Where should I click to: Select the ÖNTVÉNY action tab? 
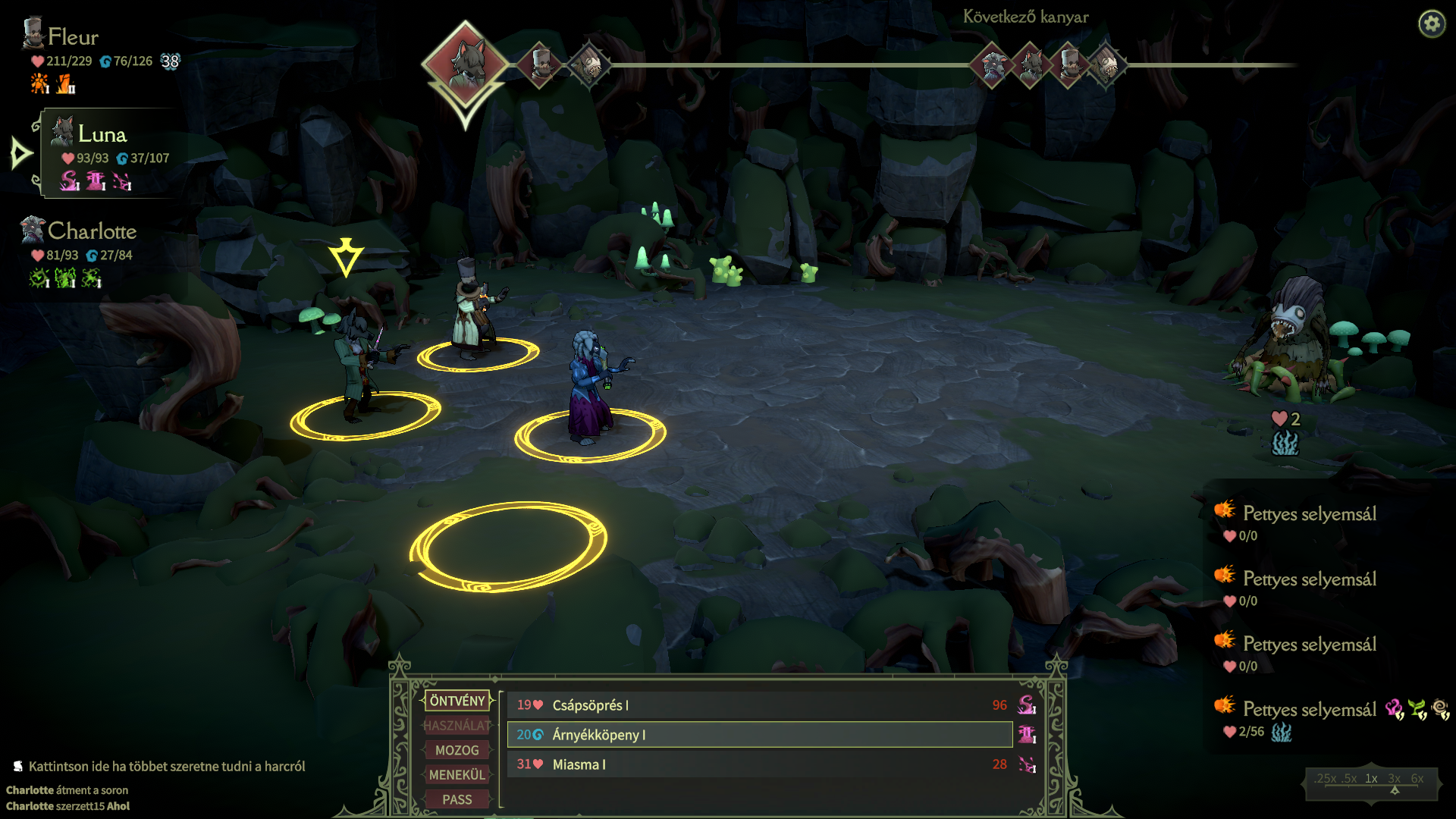pos(457,701)
